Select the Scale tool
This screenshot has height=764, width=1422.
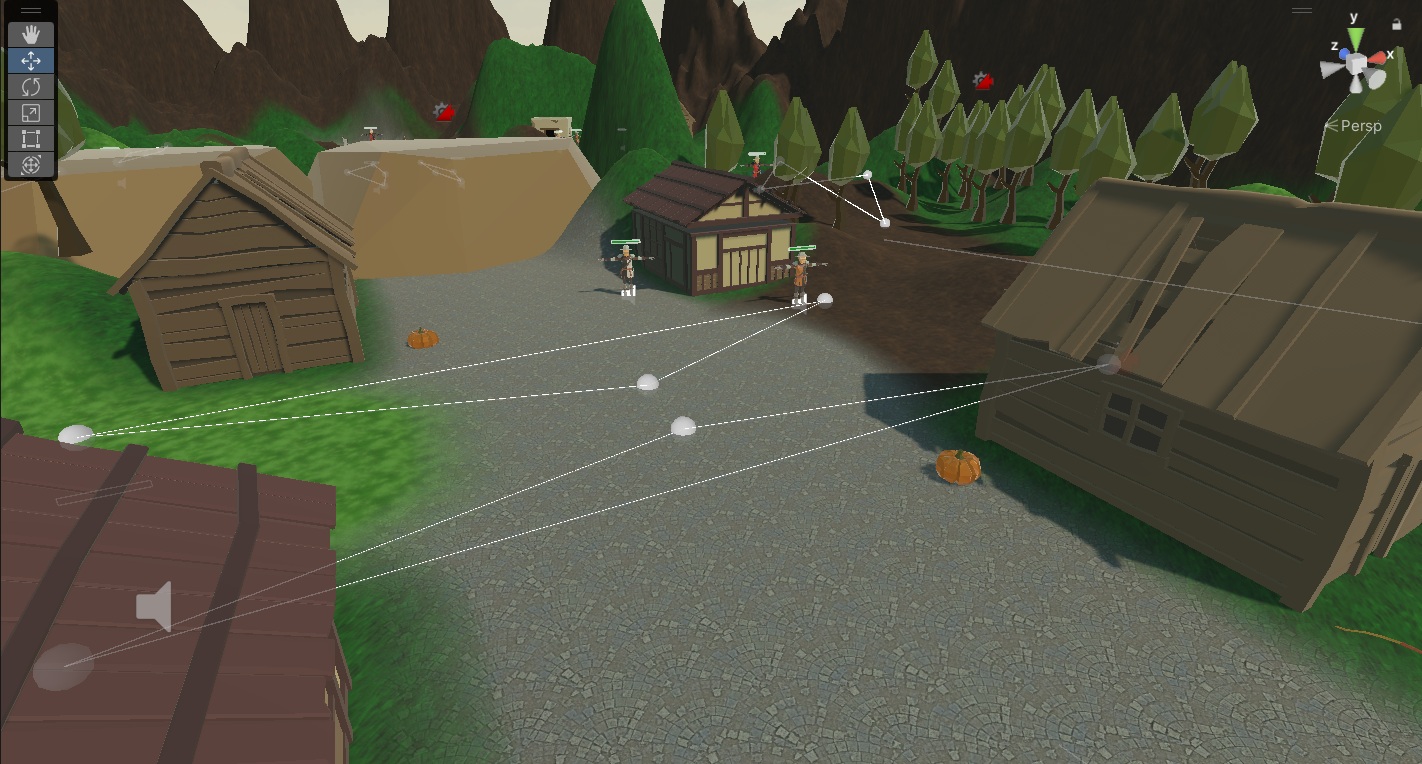[x=31, y=113]
